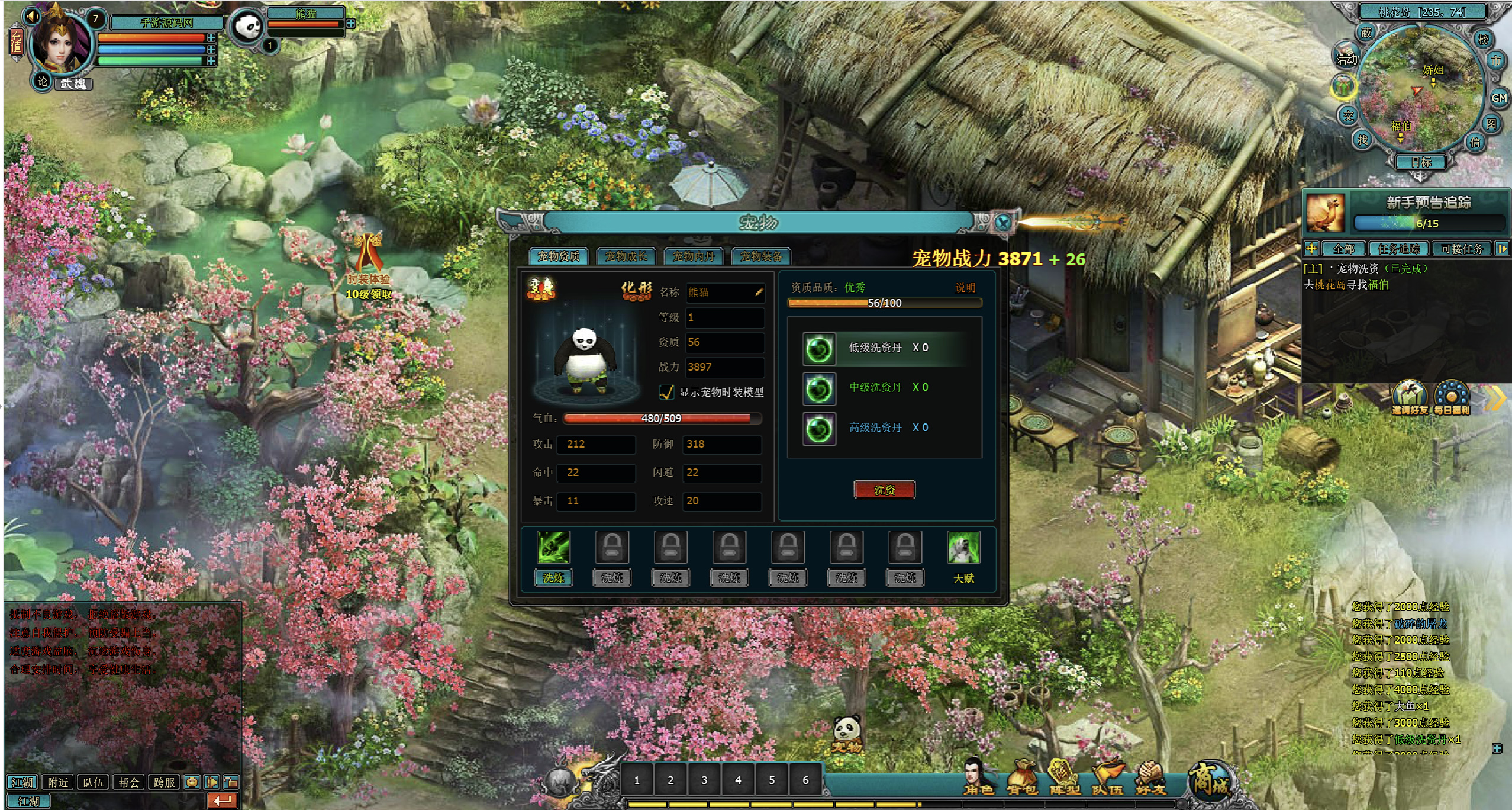This screenshot has height=810, width=1512.
Task: Click the 天赋 talent skill icon
Action: click(963, 548)
